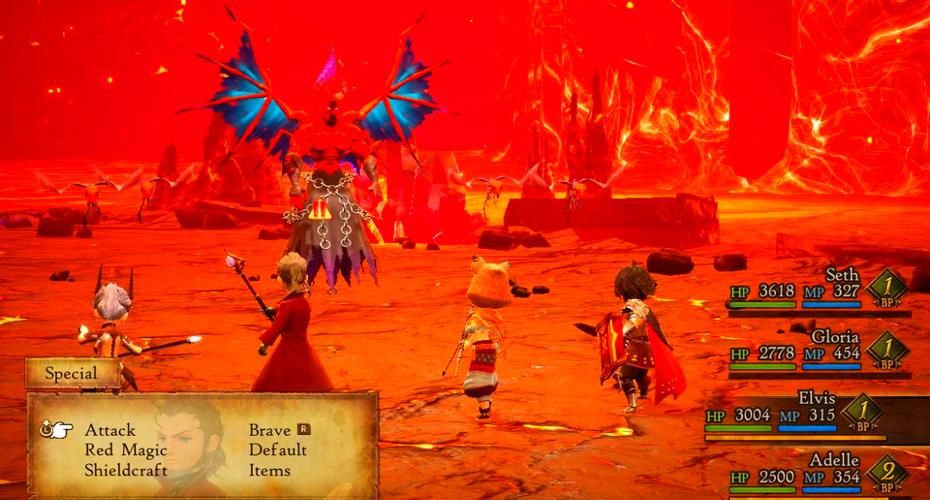Viewport: 930px width, 500px height.
Task: Choose the Red Magic command
Action: 125,450
